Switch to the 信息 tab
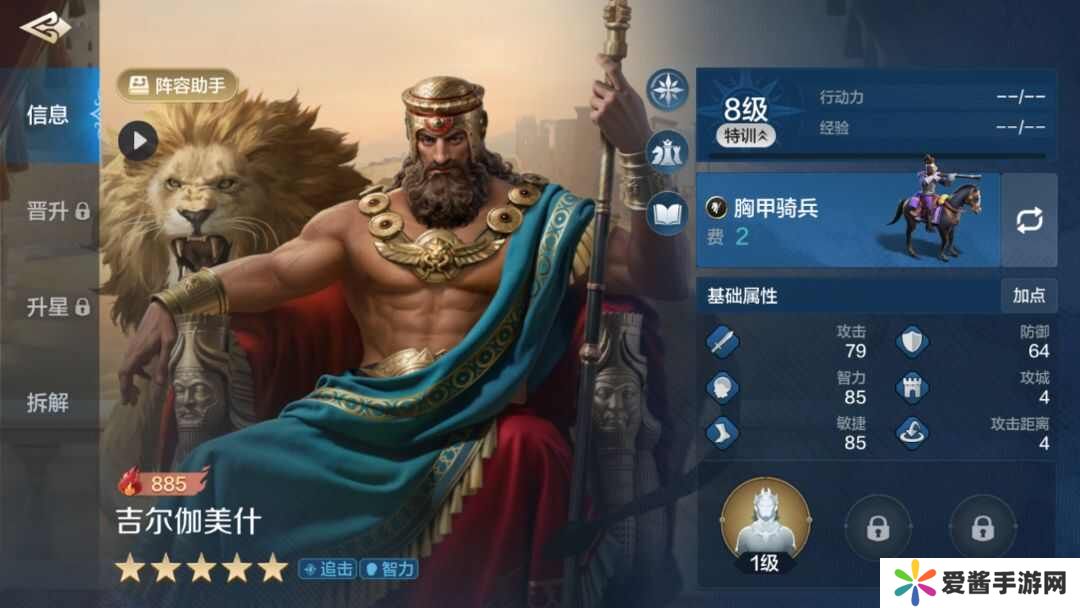 pos(47,115)
